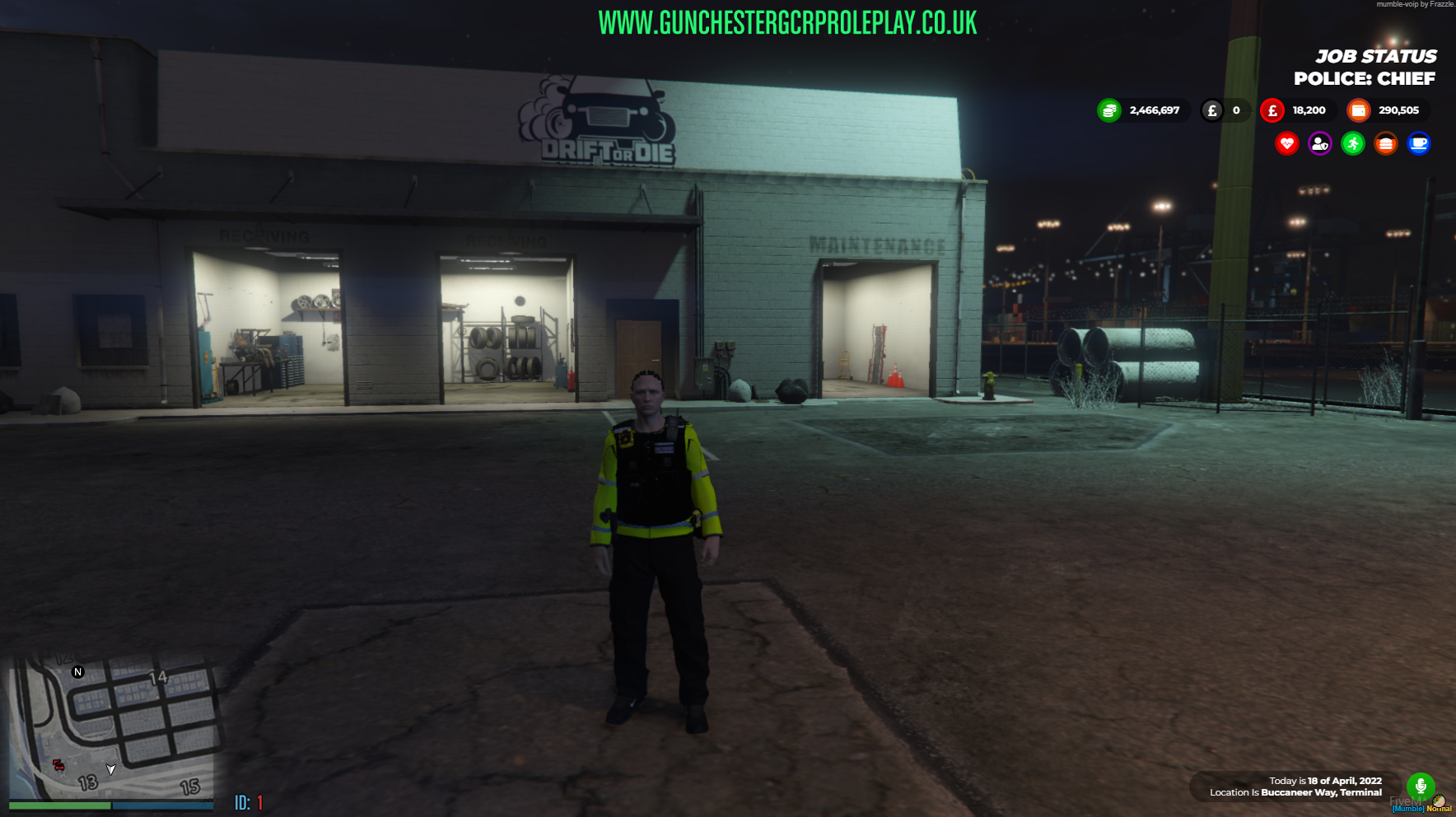Click the green cash coins icon
This screenshot has height=817, width=1456.
[1111, 110]
